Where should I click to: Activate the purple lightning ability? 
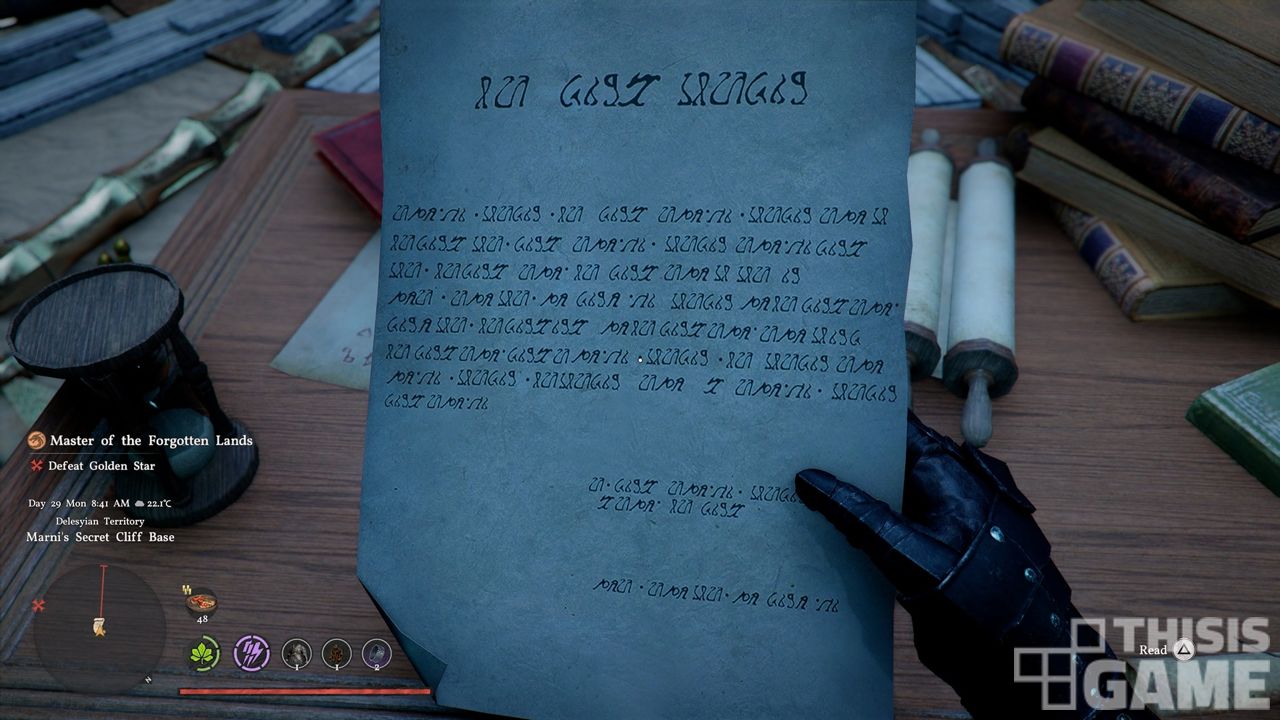[x=251, y=653]
